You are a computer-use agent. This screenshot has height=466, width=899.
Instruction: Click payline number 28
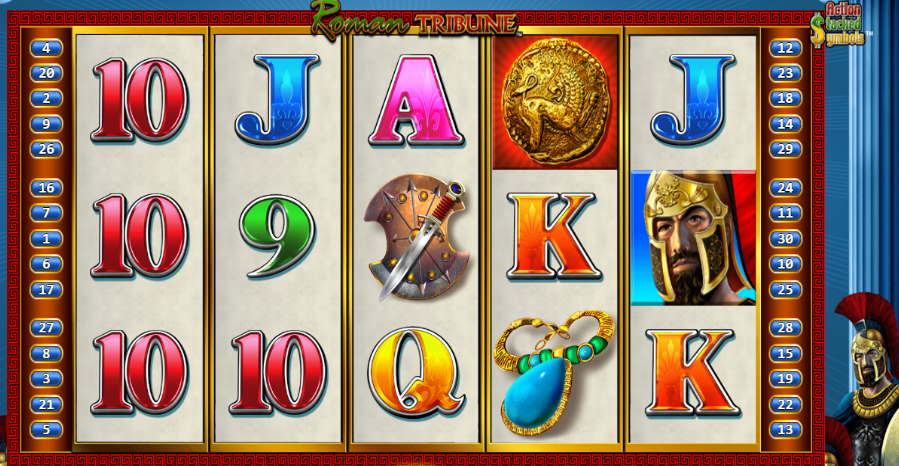(785, 328)
